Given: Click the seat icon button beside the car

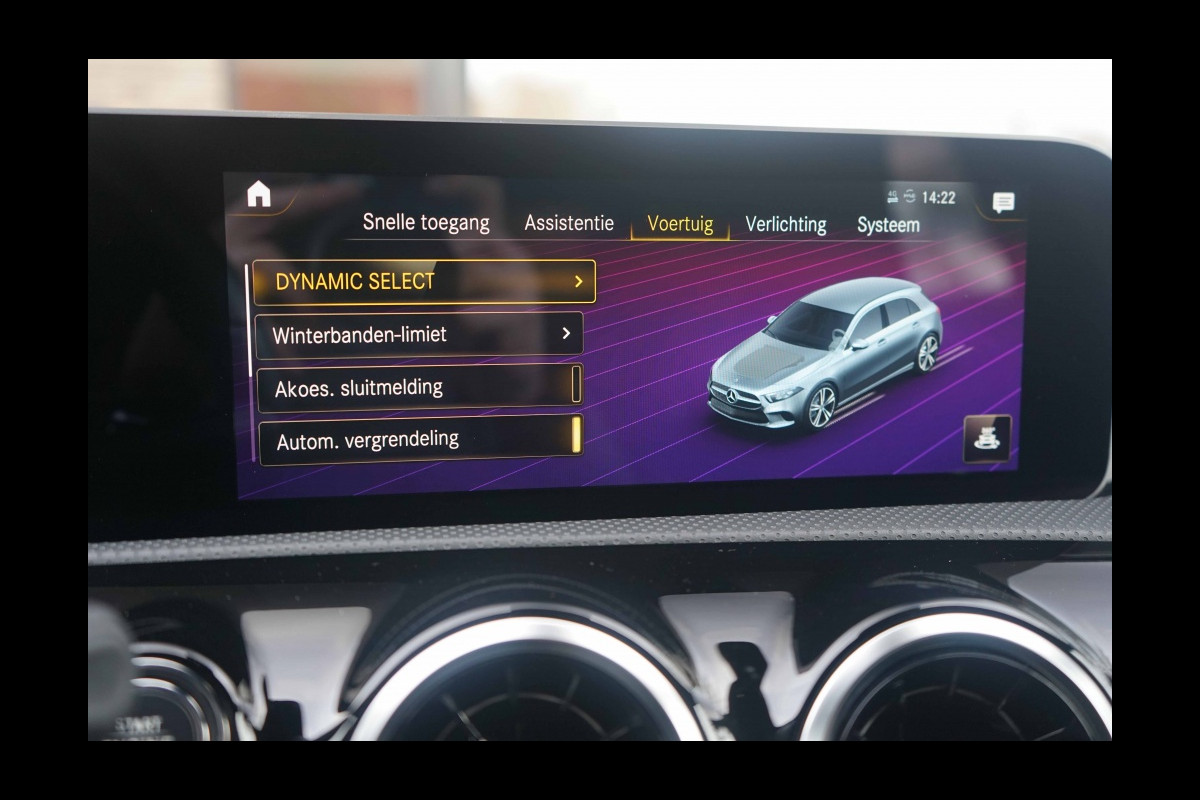Looking at the screenshot, I should coord(986,438).
